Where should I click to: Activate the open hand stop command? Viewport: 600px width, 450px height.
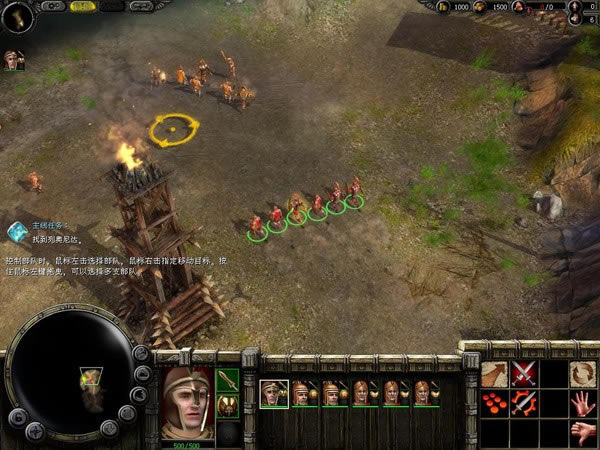(x=583, y=404)
